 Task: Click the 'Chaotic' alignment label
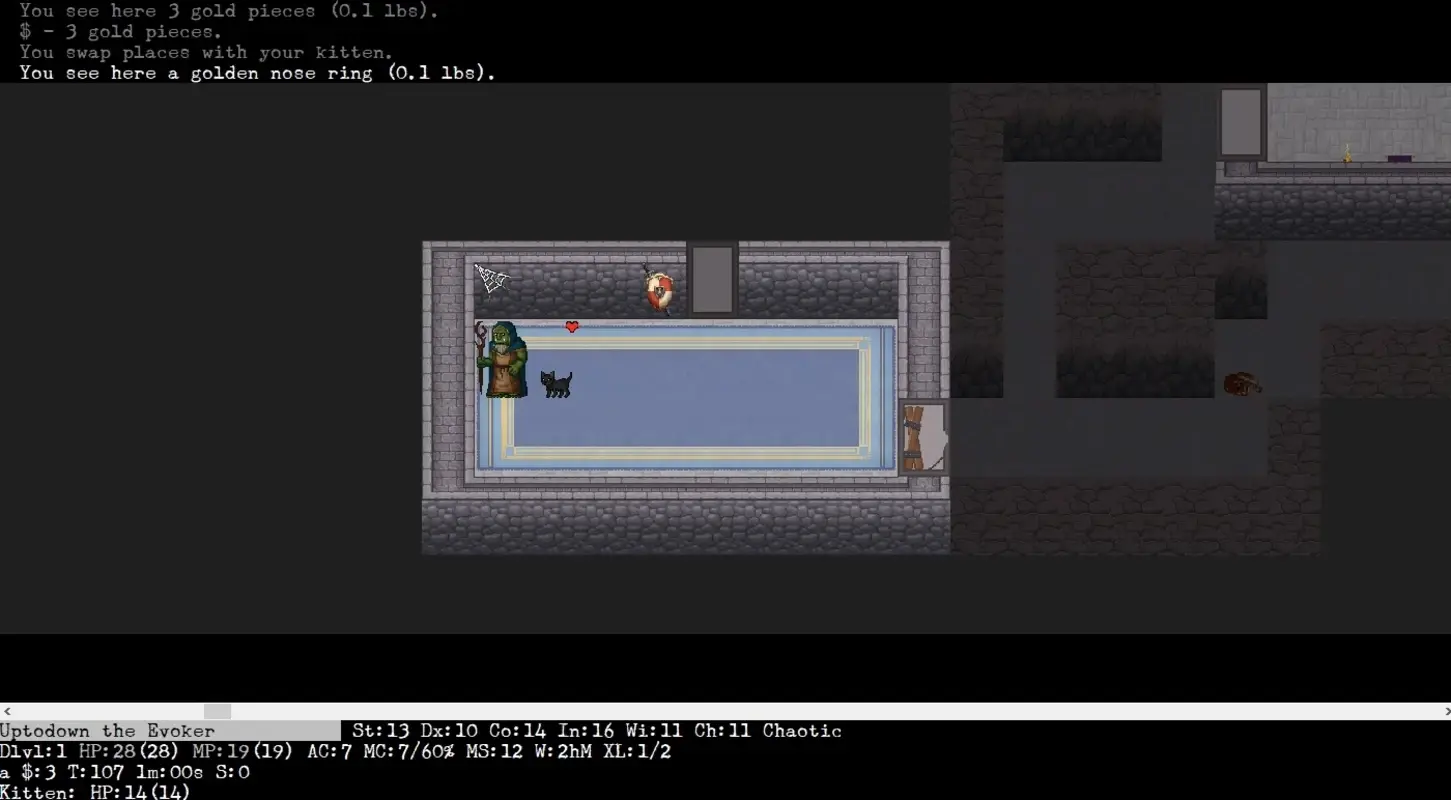[x=801, y=731]
